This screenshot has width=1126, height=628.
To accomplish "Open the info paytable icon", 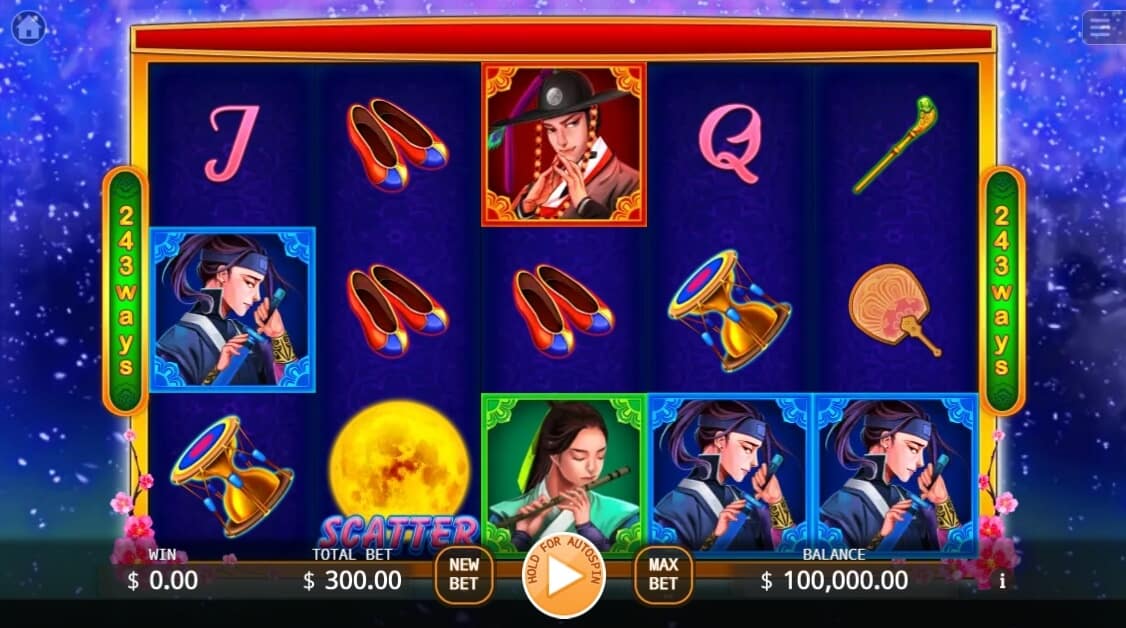I will 1002,580.
